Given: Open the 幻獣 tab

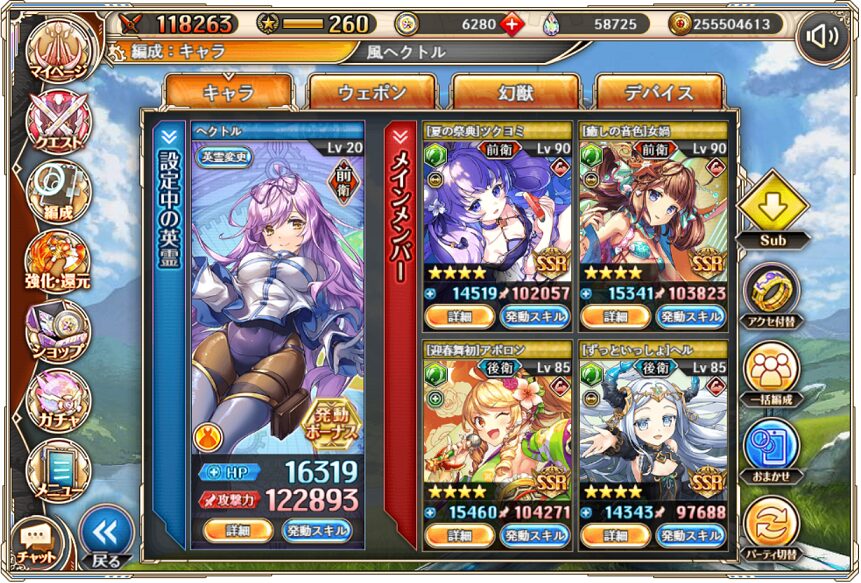Looking at the screenshot, I should click(515, 92).
